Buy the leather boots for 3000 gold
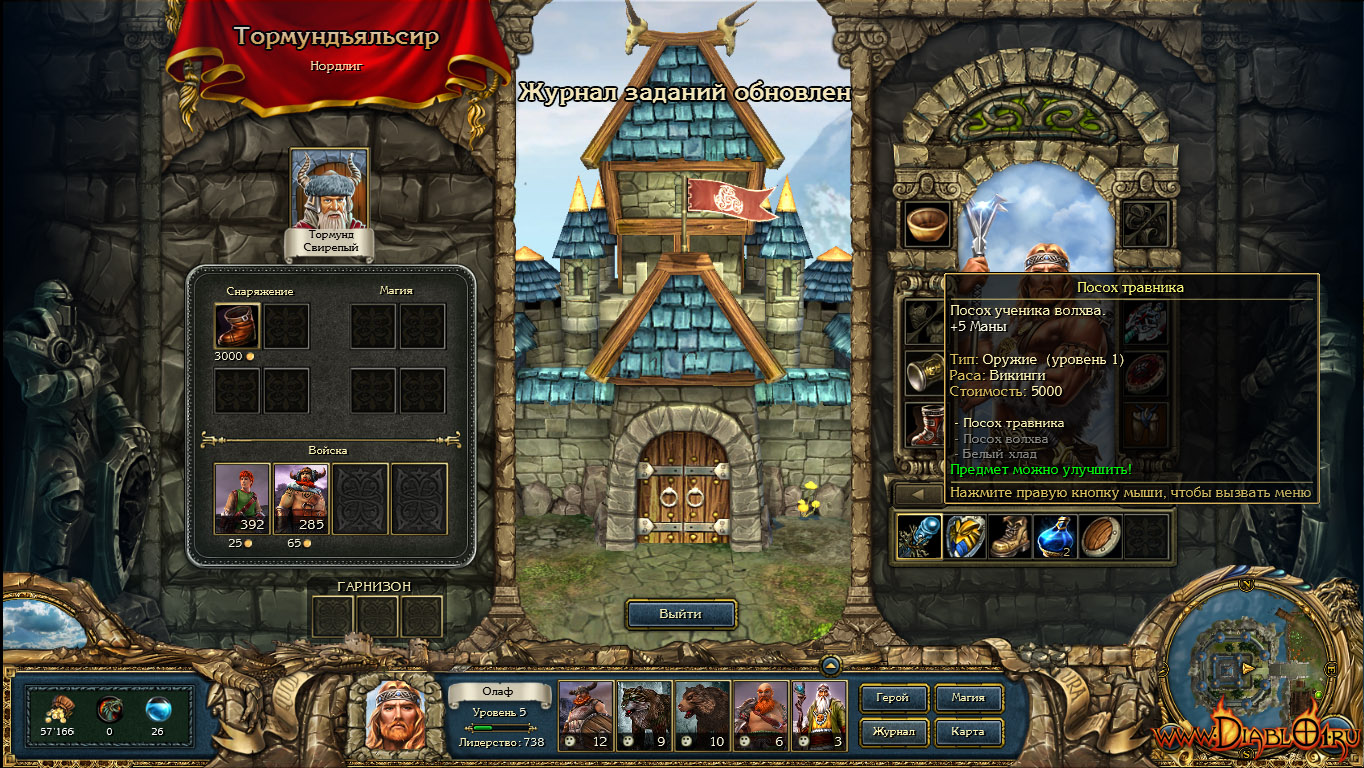1364x768 pixels. 237,326
